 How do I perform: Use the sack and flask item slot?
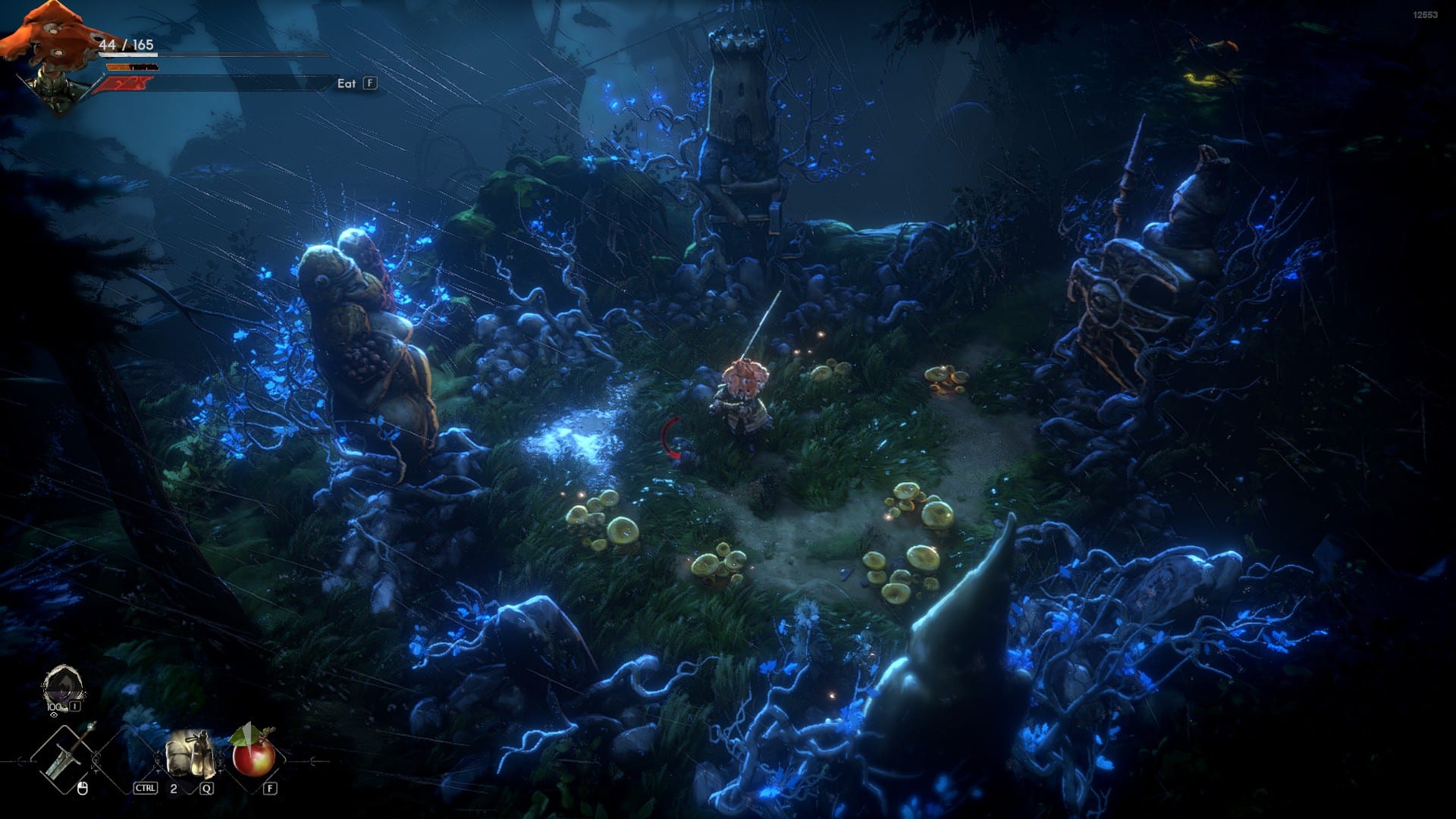click(190, 753)
